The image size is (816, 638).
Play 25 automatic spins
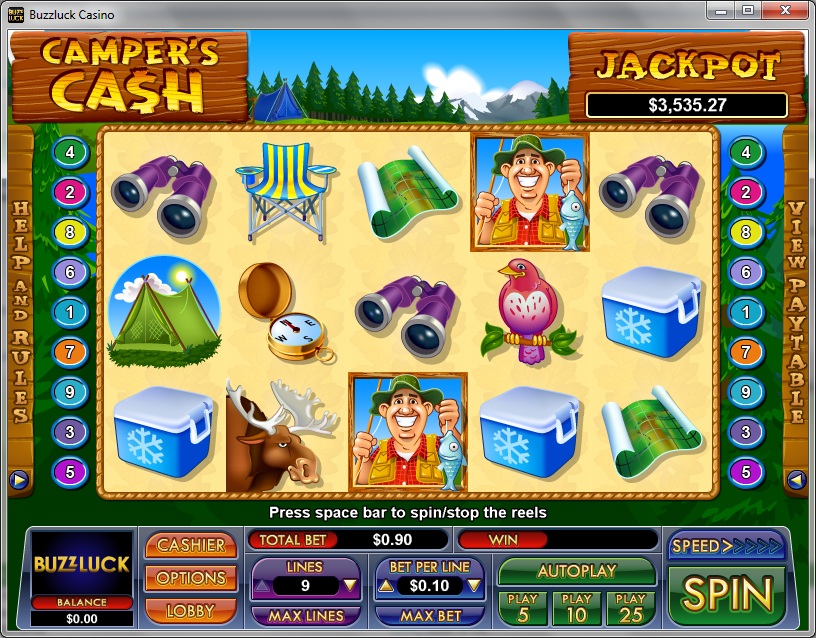point(631,607)
